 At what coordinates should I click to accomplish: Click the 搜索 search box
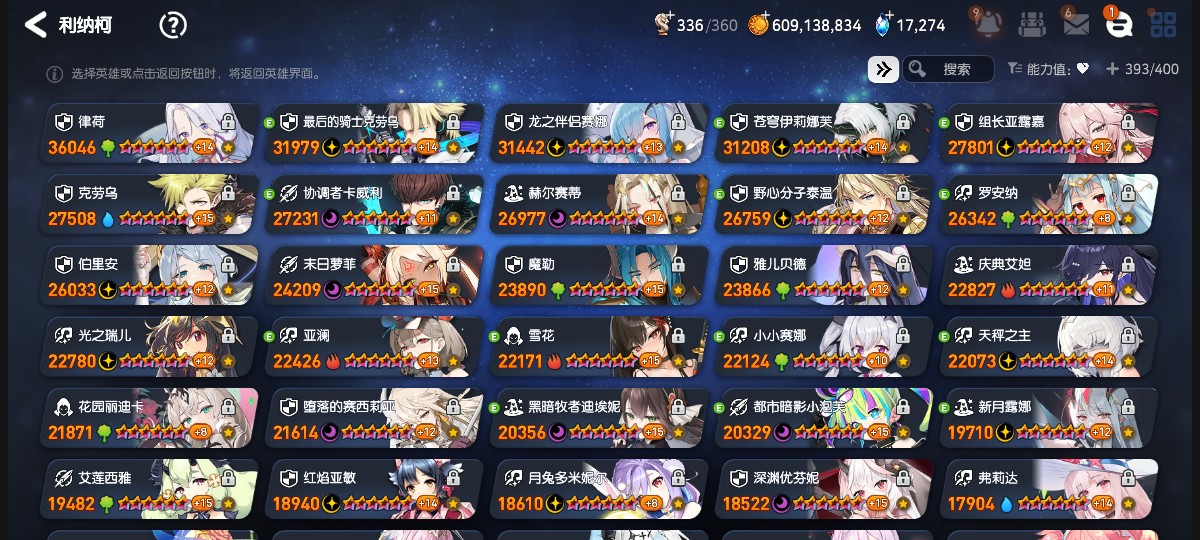pos(955,69)
